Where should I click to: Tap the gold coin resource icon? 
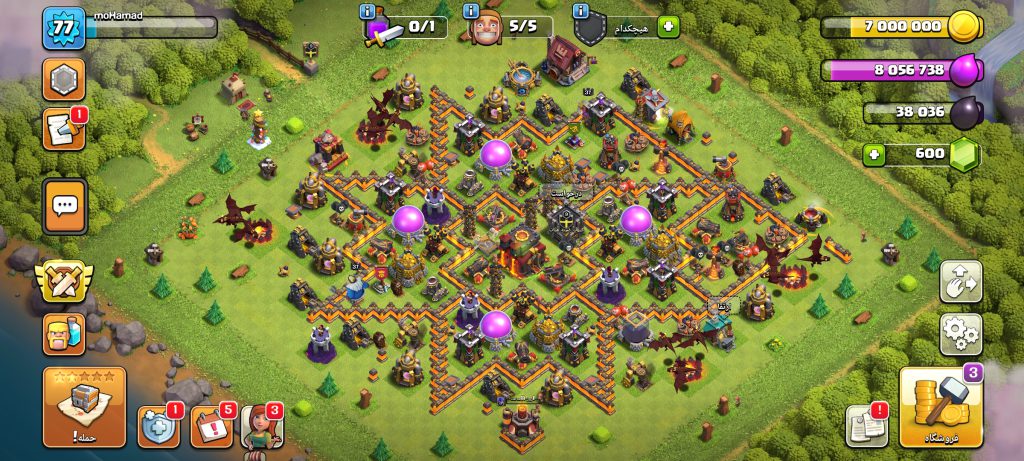pyautogui.click(x=964, y=27)
